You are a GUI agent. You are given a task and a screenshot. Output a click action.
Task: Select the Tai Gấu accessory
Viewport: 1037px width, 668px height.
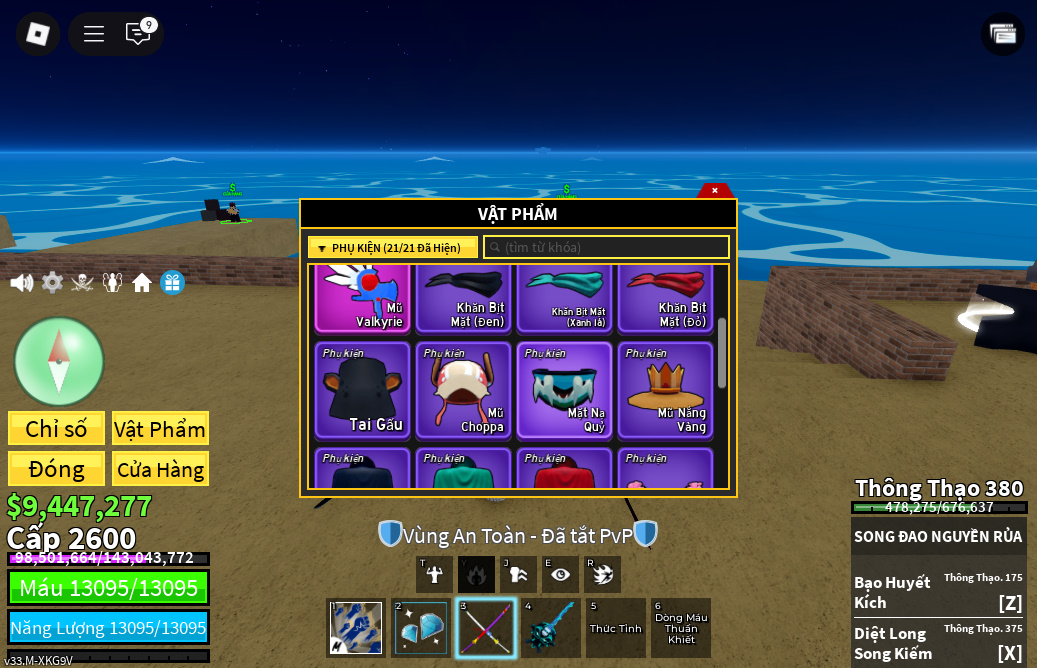[x=363, y=391]
